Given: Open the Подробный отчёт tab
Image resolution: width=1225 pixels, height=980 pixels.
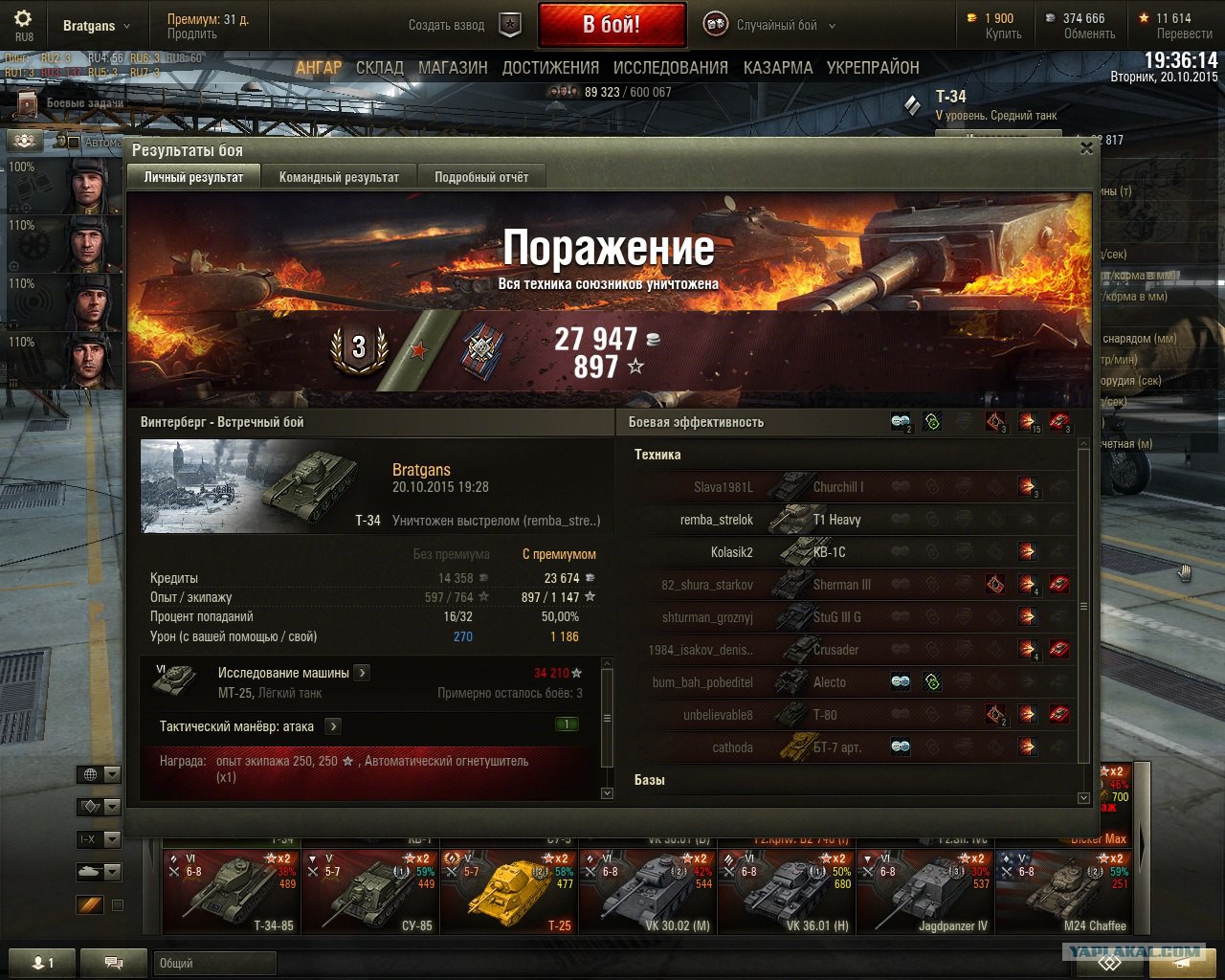Looking at the screenshot, I should [481, 177].
